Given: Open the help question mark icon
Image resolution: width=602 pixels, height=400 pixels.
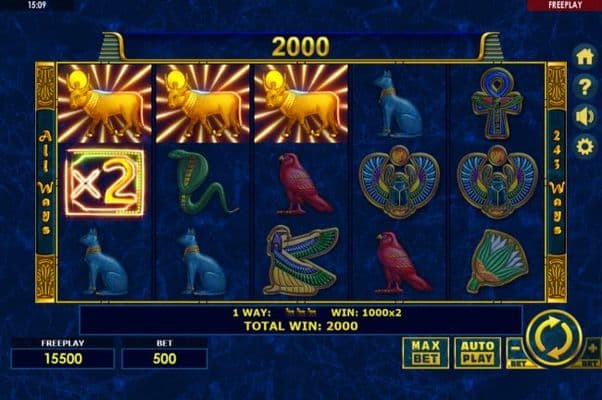Looking at the screenshot, I should (585, 86).
